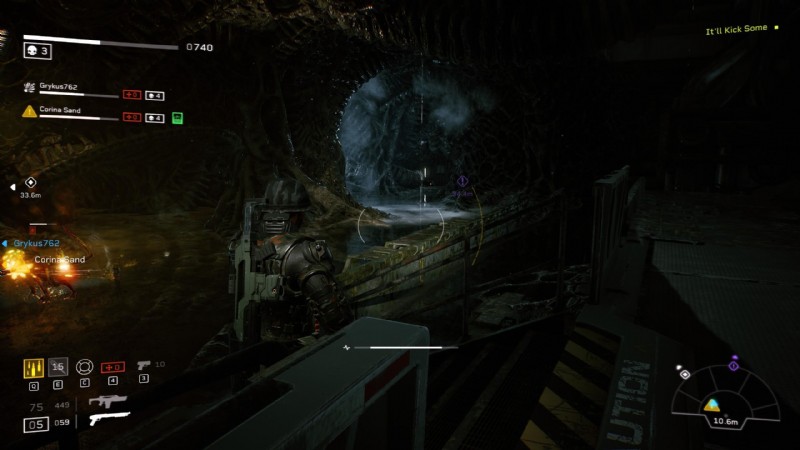Select the grayed-out ability showing 16
Image resolution: width=800 pixels, height=450 pixels.
(59, 367)
